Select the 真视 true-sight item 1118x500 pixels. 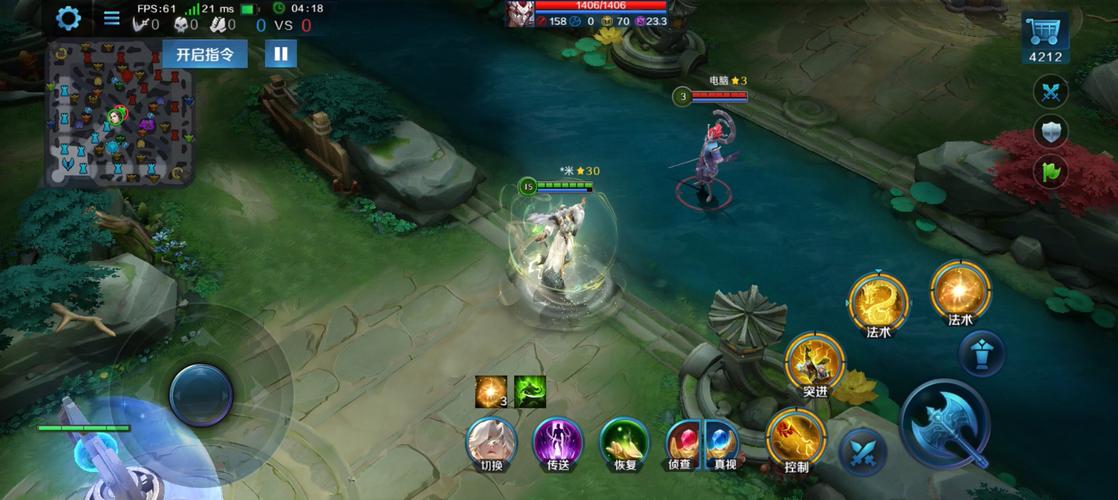coord(724,442)
